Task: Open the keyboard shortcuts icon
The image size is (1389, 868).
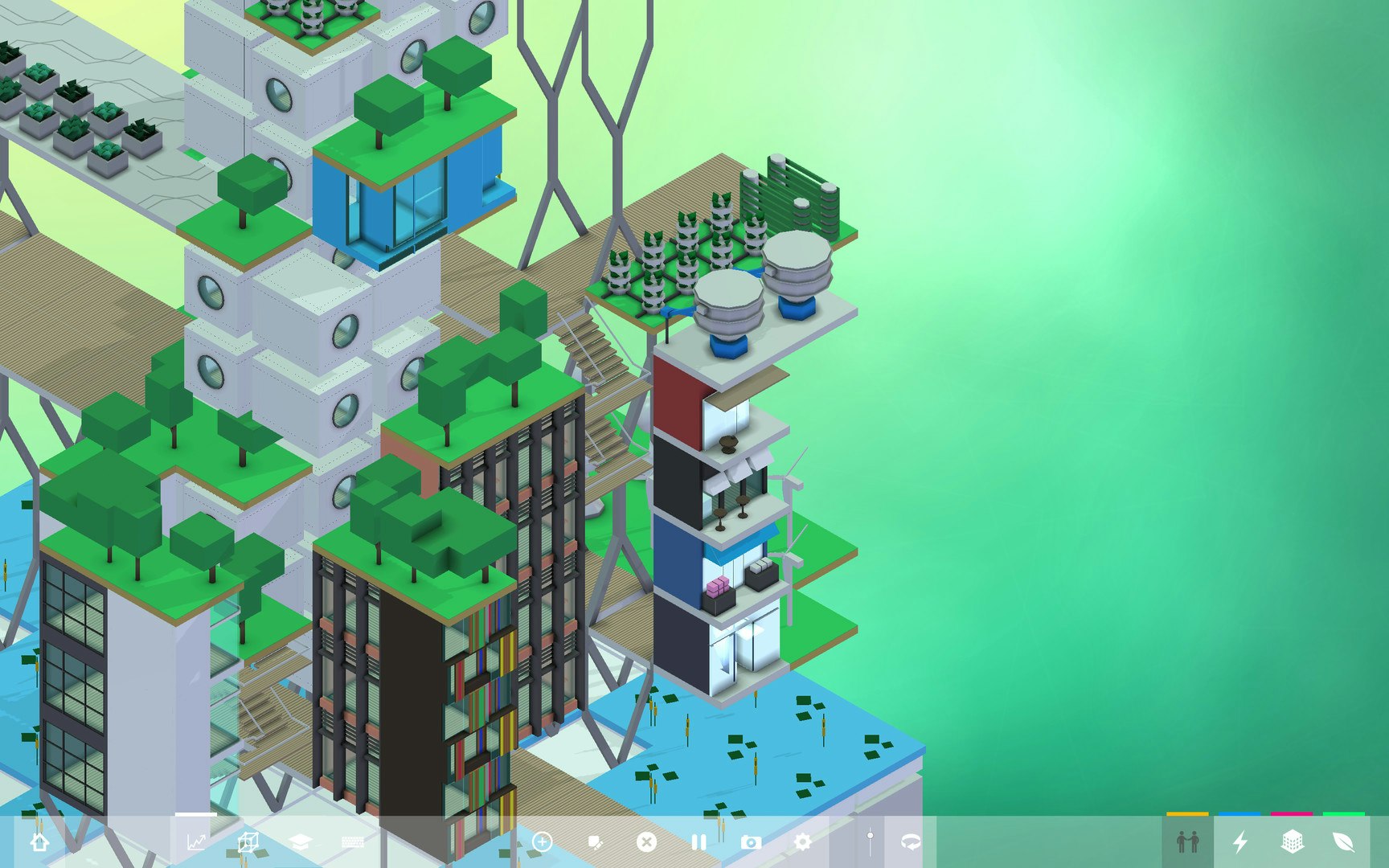Action: pyautogui.click(x=354, y=841)
